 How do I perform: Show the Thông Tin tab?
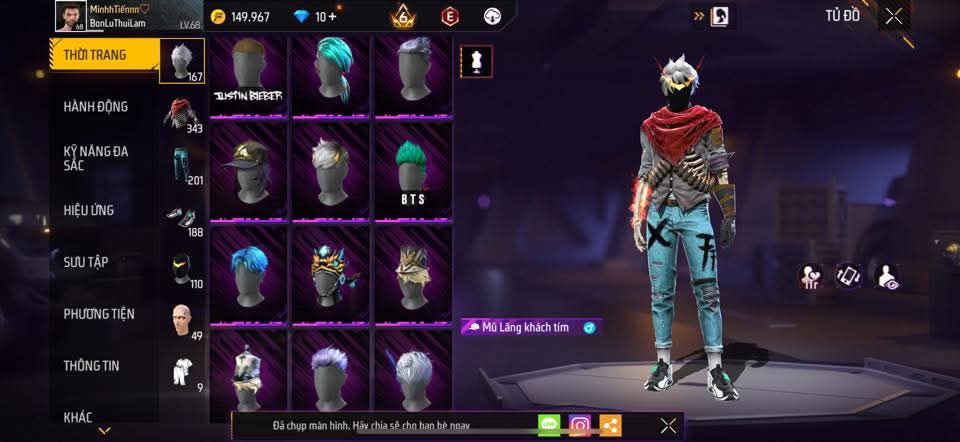pyautogui.click(x=92, y=366)
